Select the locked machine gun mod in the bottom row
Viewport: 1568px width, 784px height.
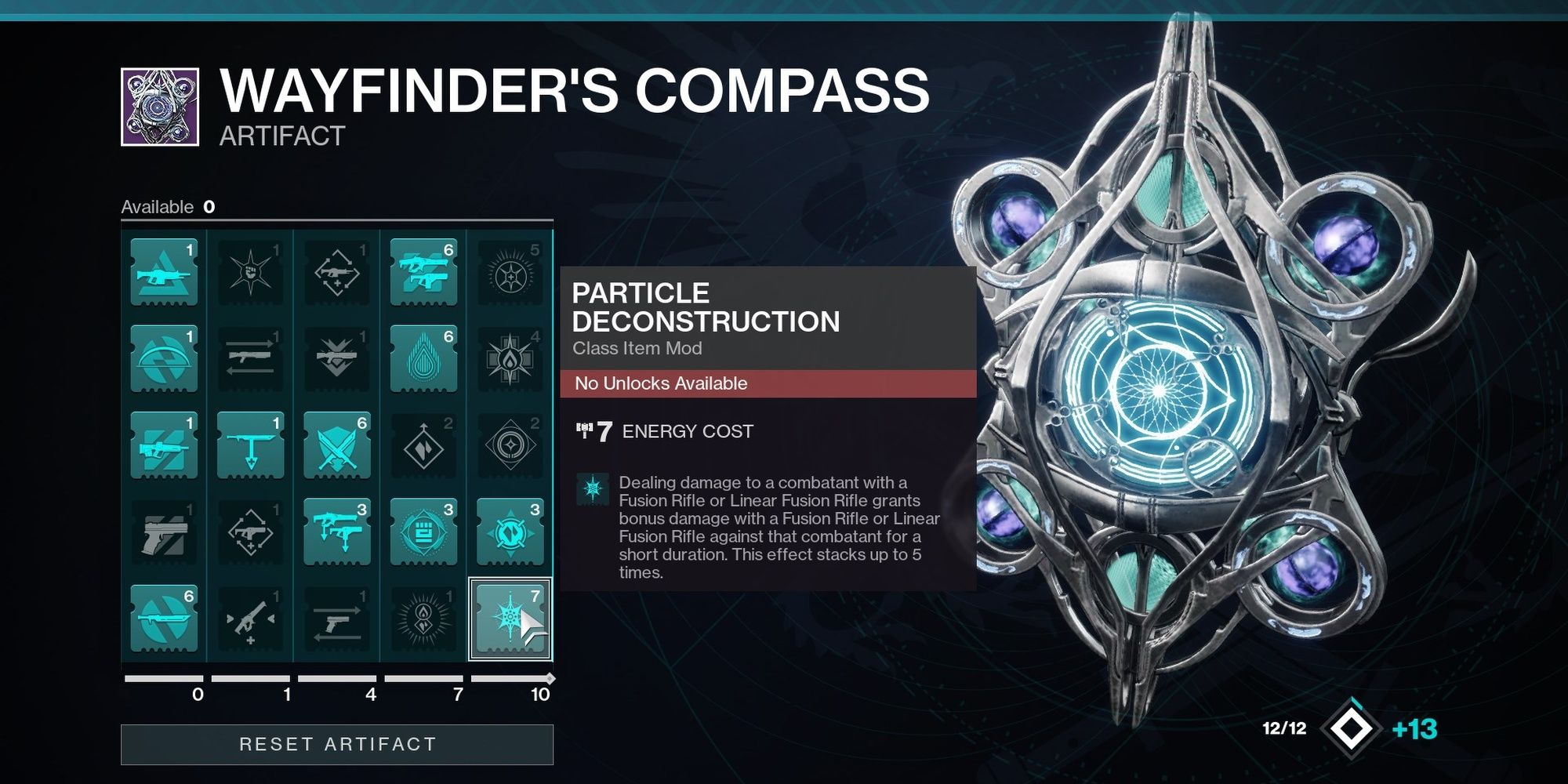pyautogui.click(x=251, y=619)
